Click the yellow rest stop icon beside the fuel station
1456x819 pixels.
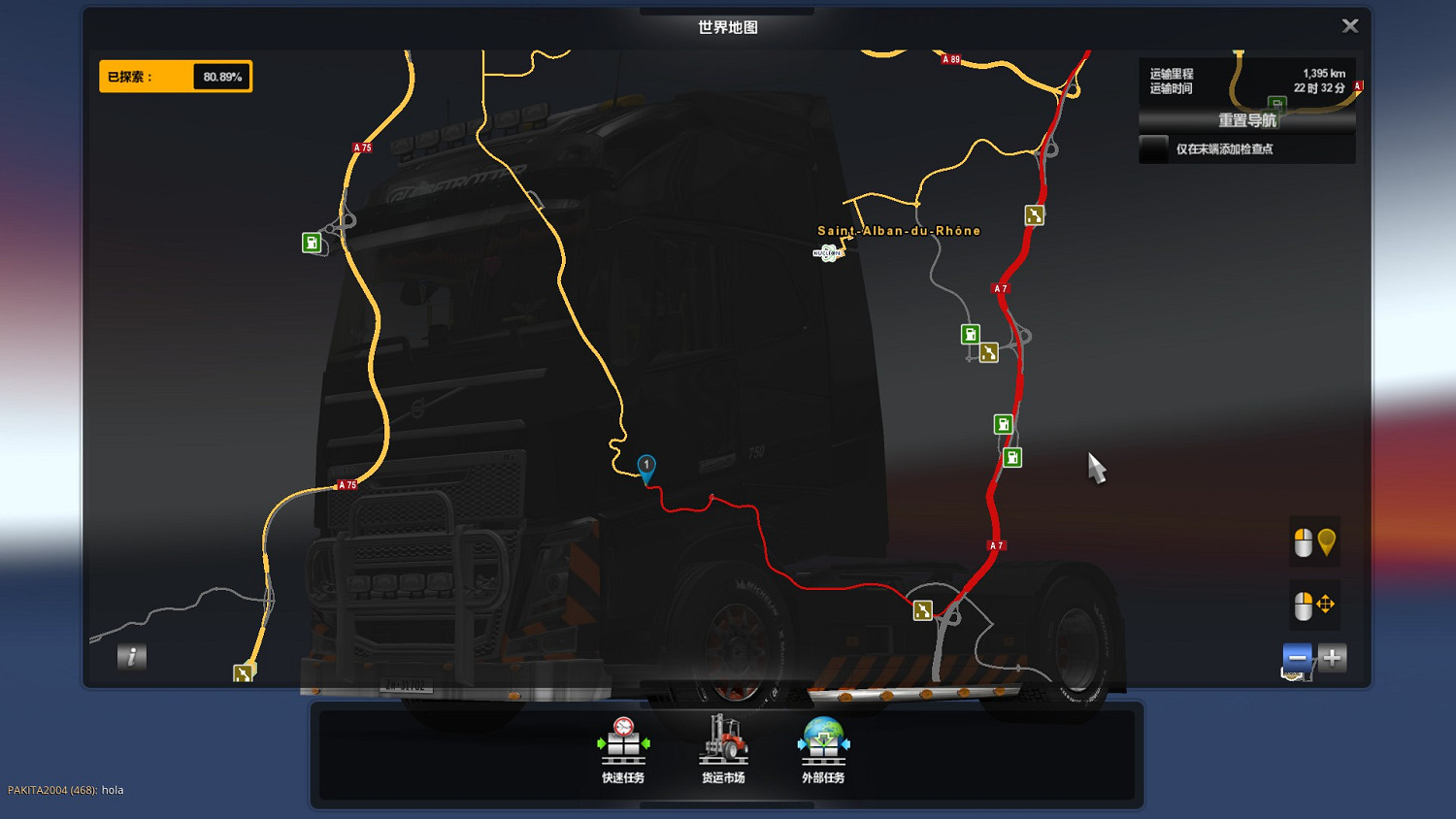click(988, 352)
